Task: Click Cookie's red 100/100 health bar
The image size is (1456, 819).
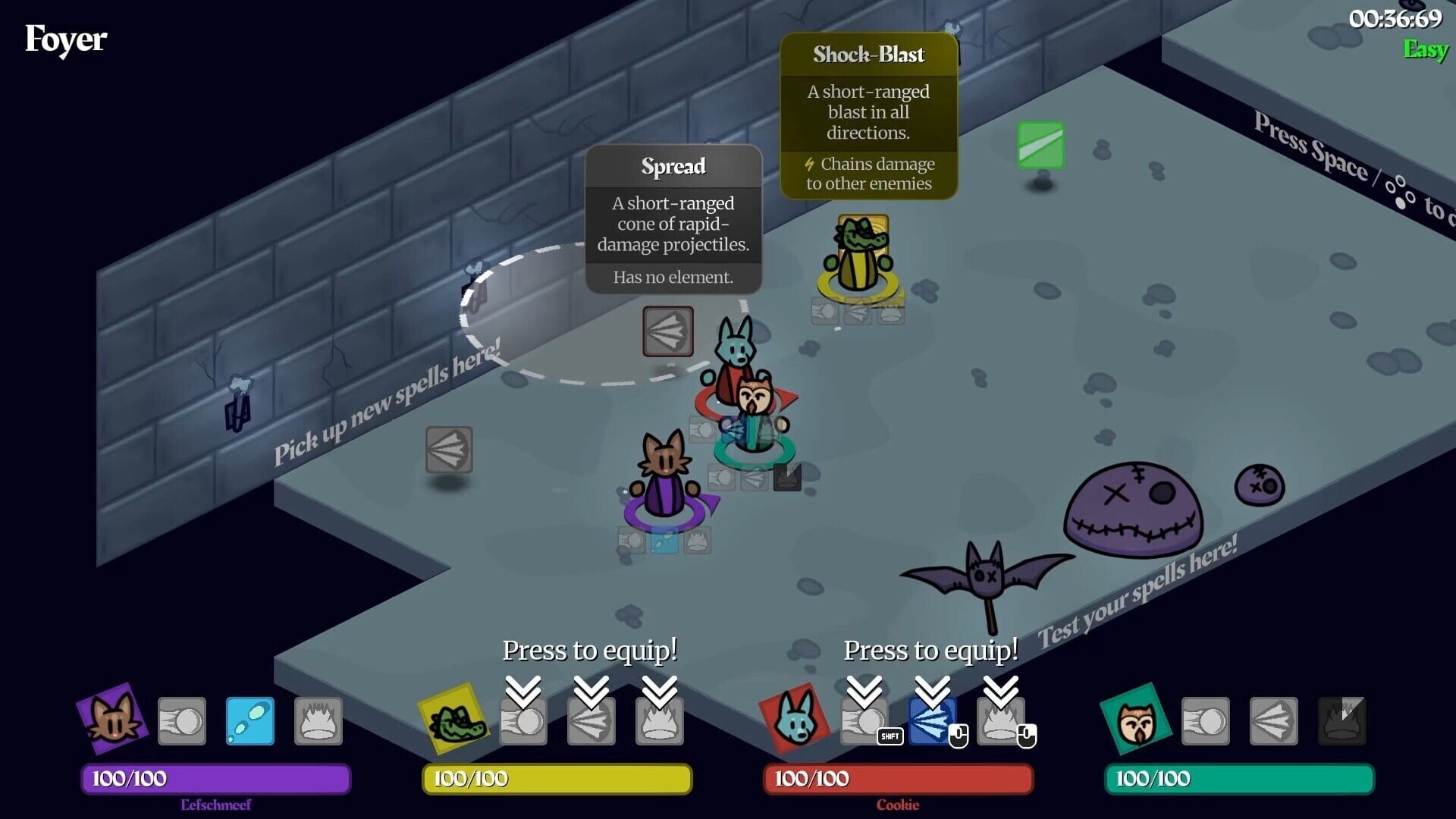Action: click(x=899, y=778)
